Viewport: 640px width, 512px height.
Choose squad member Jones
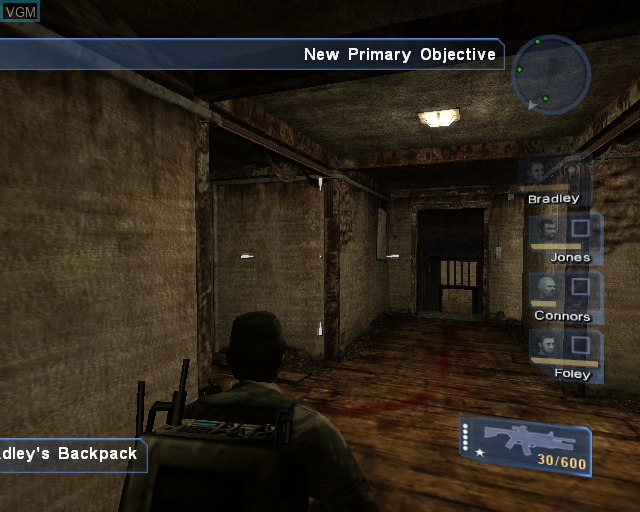(564, 236)
